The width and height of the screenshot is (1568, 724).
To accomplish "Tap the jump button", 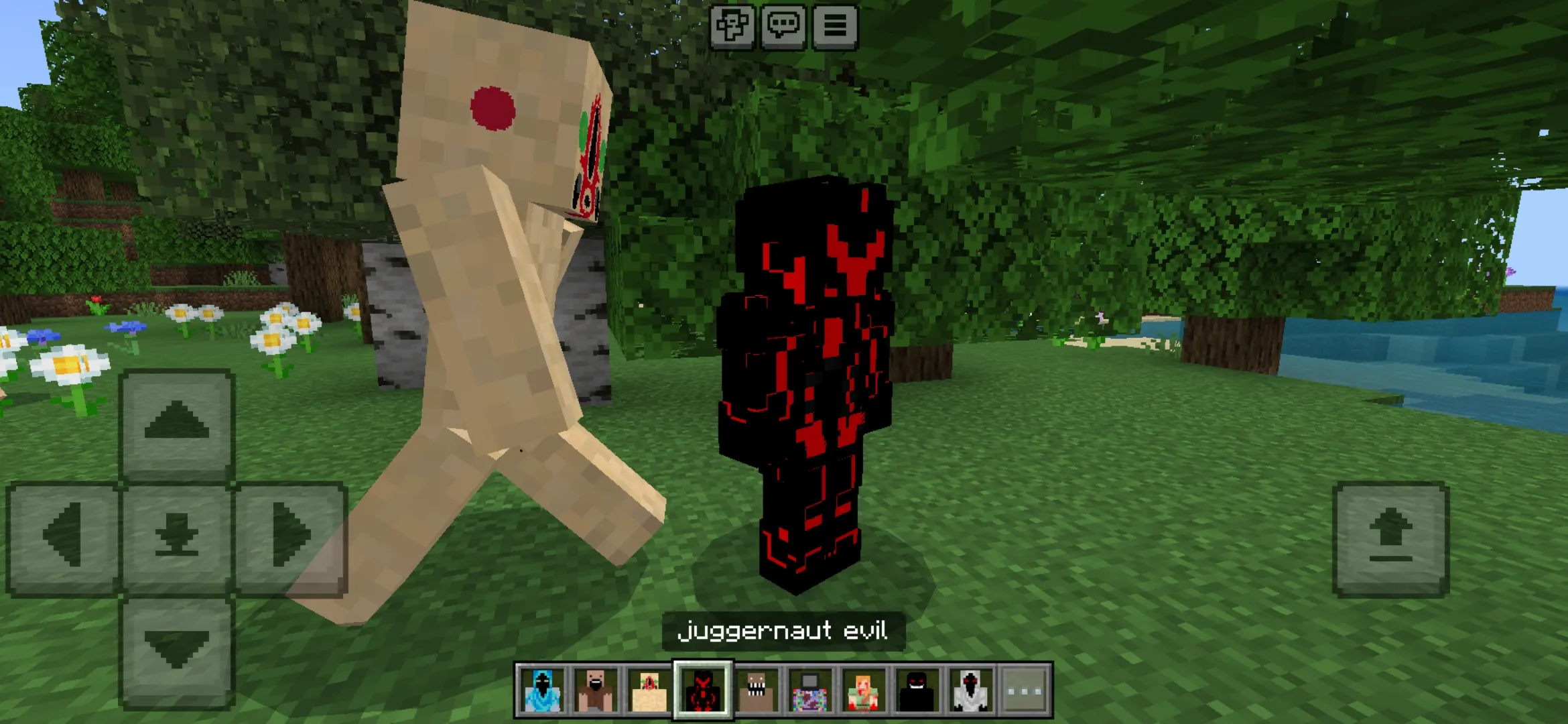I will click(1391, 538).
